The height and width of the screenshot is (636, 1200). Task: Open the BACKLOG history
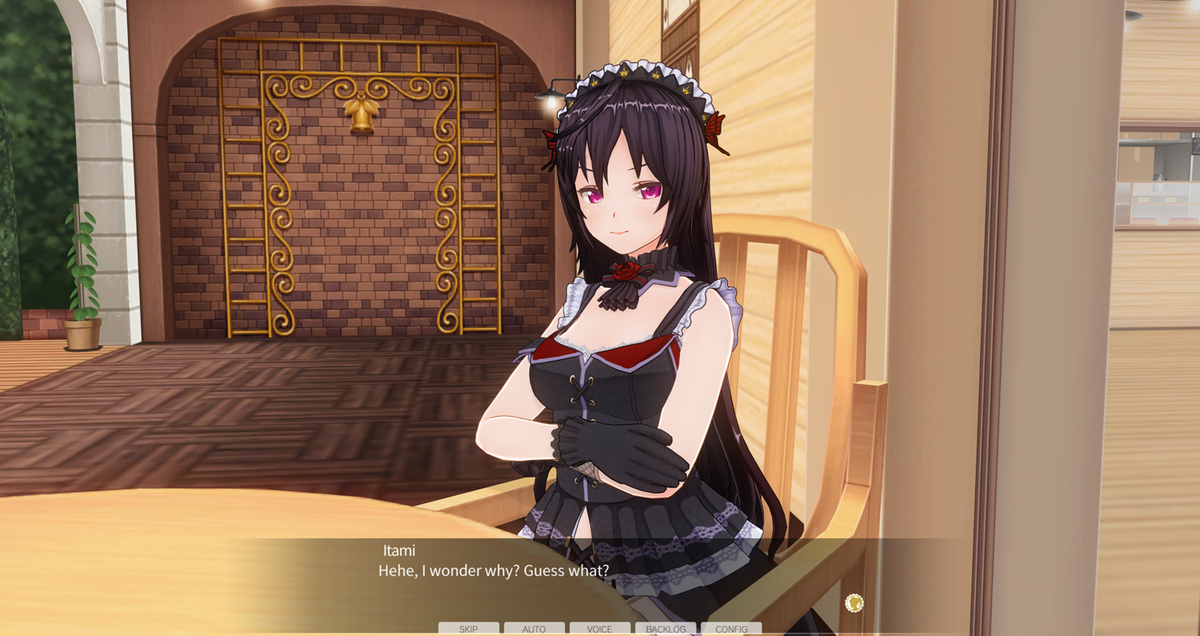665,629
